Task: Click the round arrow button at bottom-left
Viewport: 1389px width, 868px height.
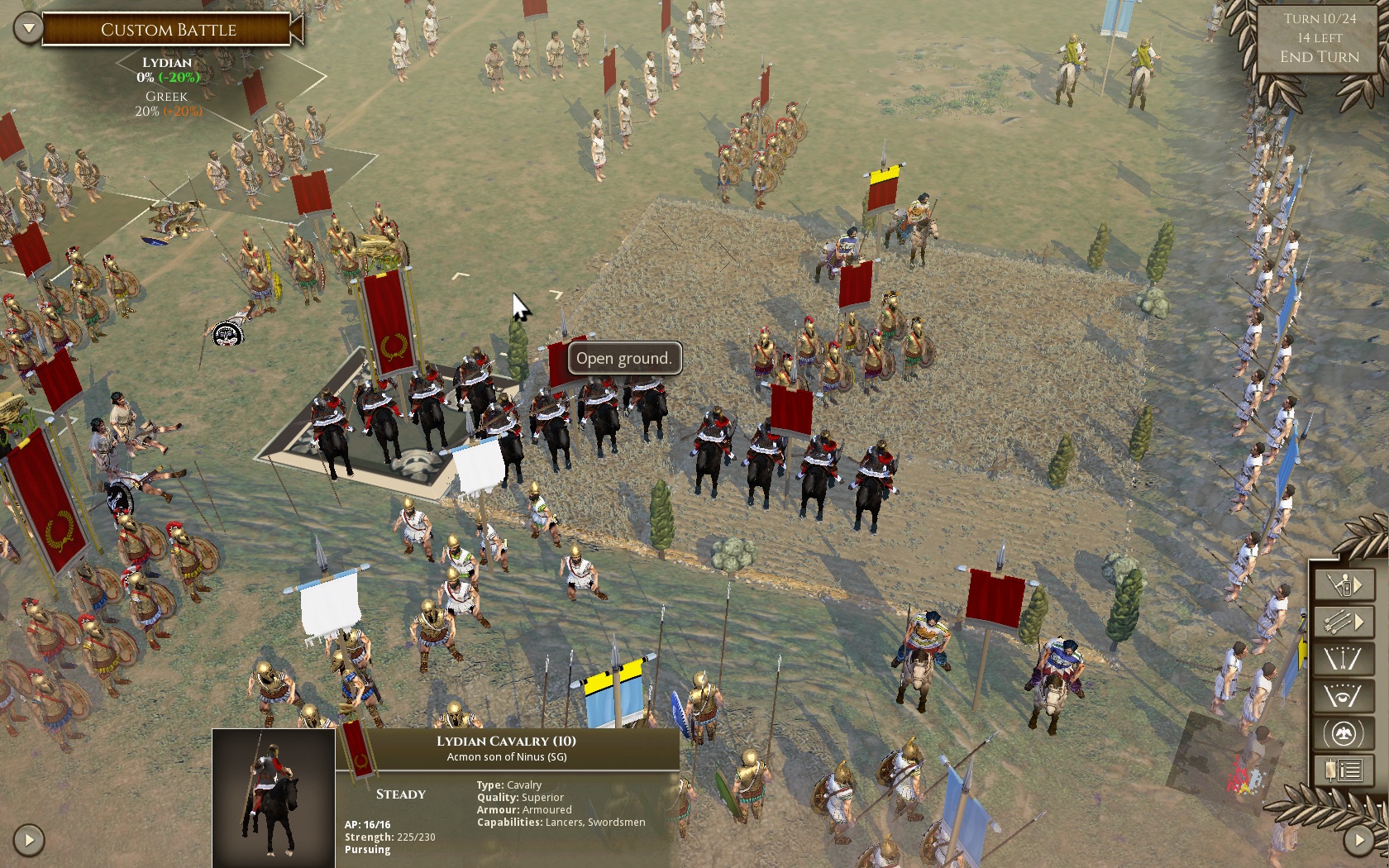Action: [x=29, y=840]
